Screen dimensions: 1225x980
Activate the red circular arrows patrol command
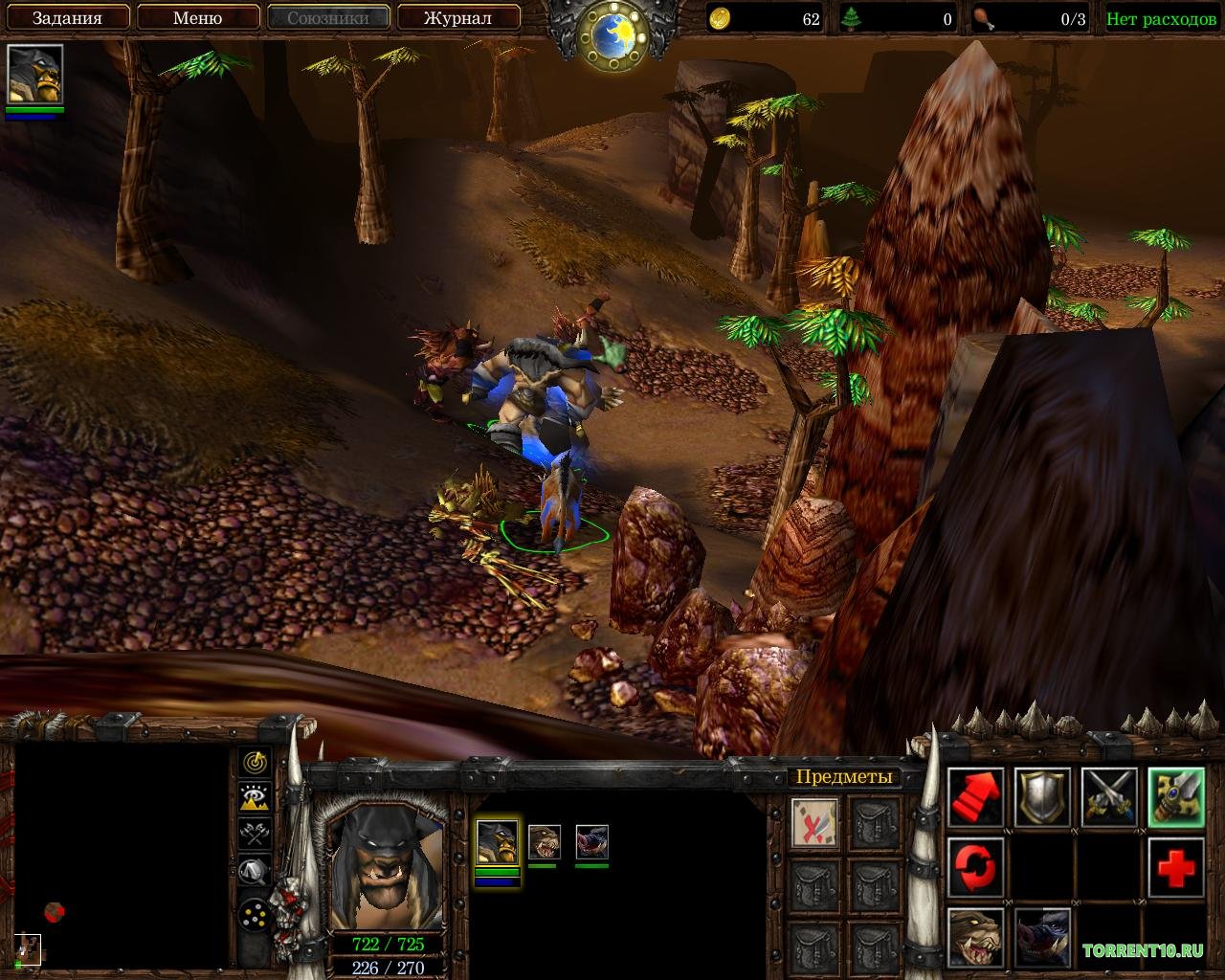coord(975,866)
